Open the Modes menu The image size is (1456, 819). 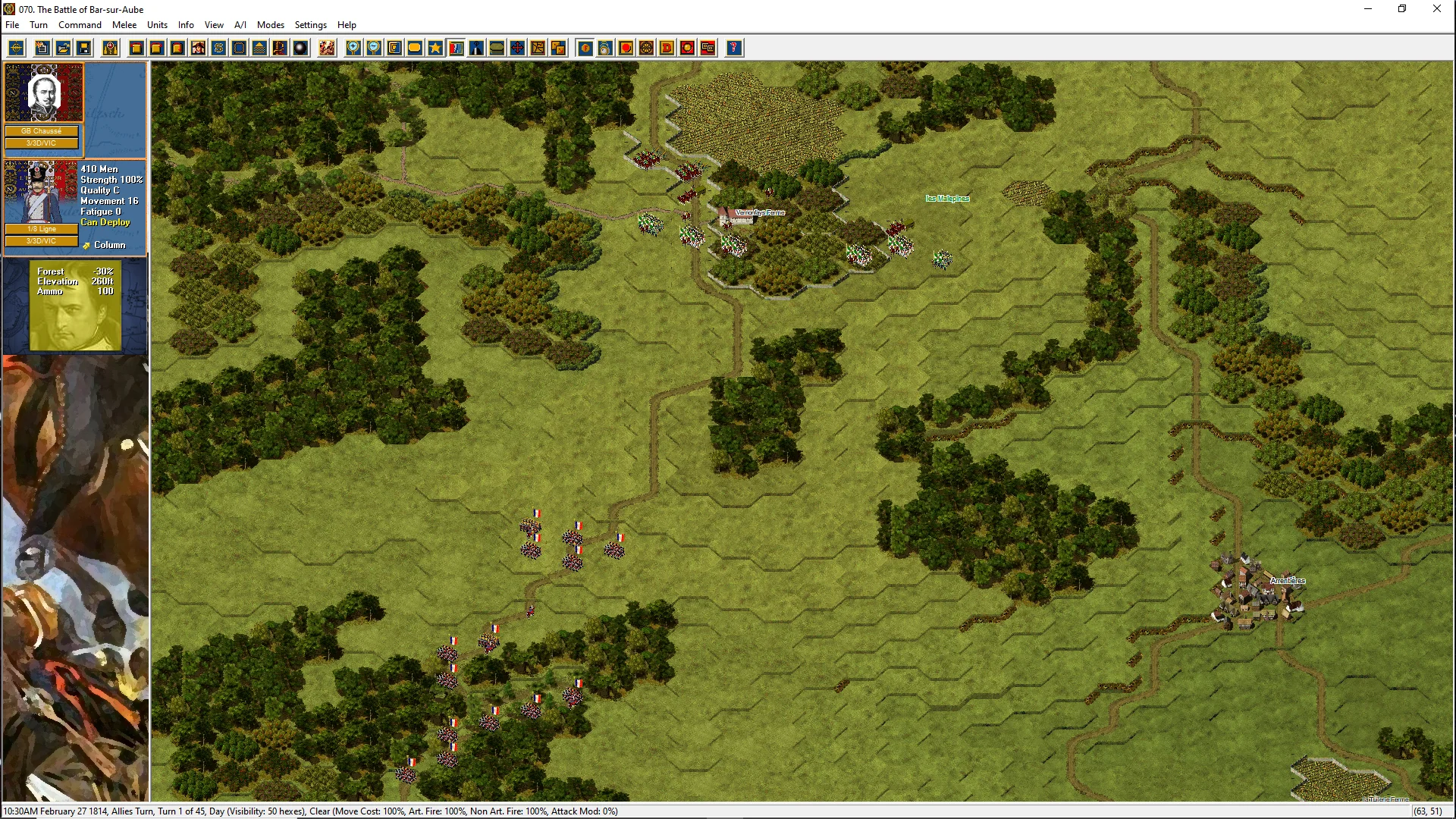click(x=271, y=25)
